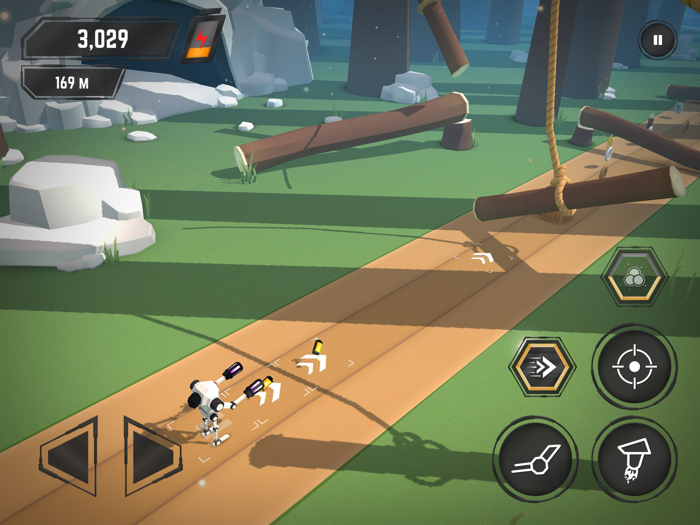Tap the right arrow movement button
The height and width of the screenshot is (525, 700).
(151, 457)
